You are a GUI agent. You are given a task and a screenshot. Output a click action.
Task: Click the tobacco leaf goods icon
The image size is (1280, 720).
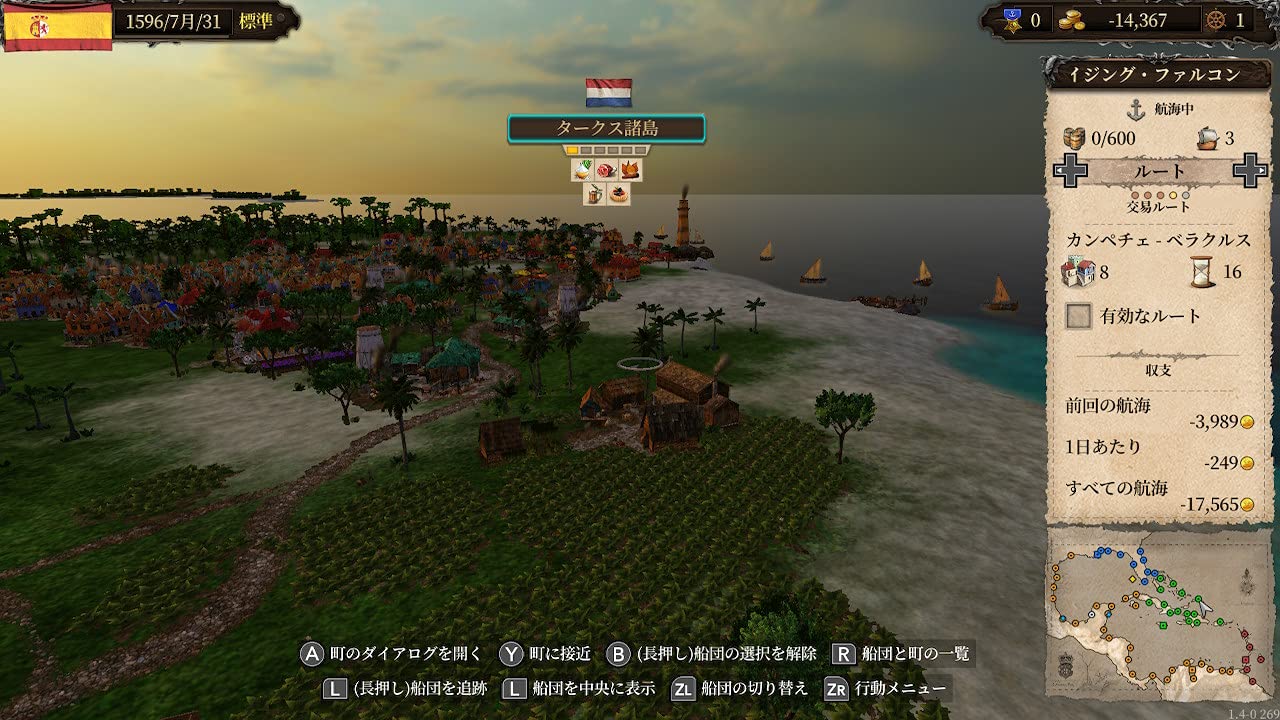point(630,170)
